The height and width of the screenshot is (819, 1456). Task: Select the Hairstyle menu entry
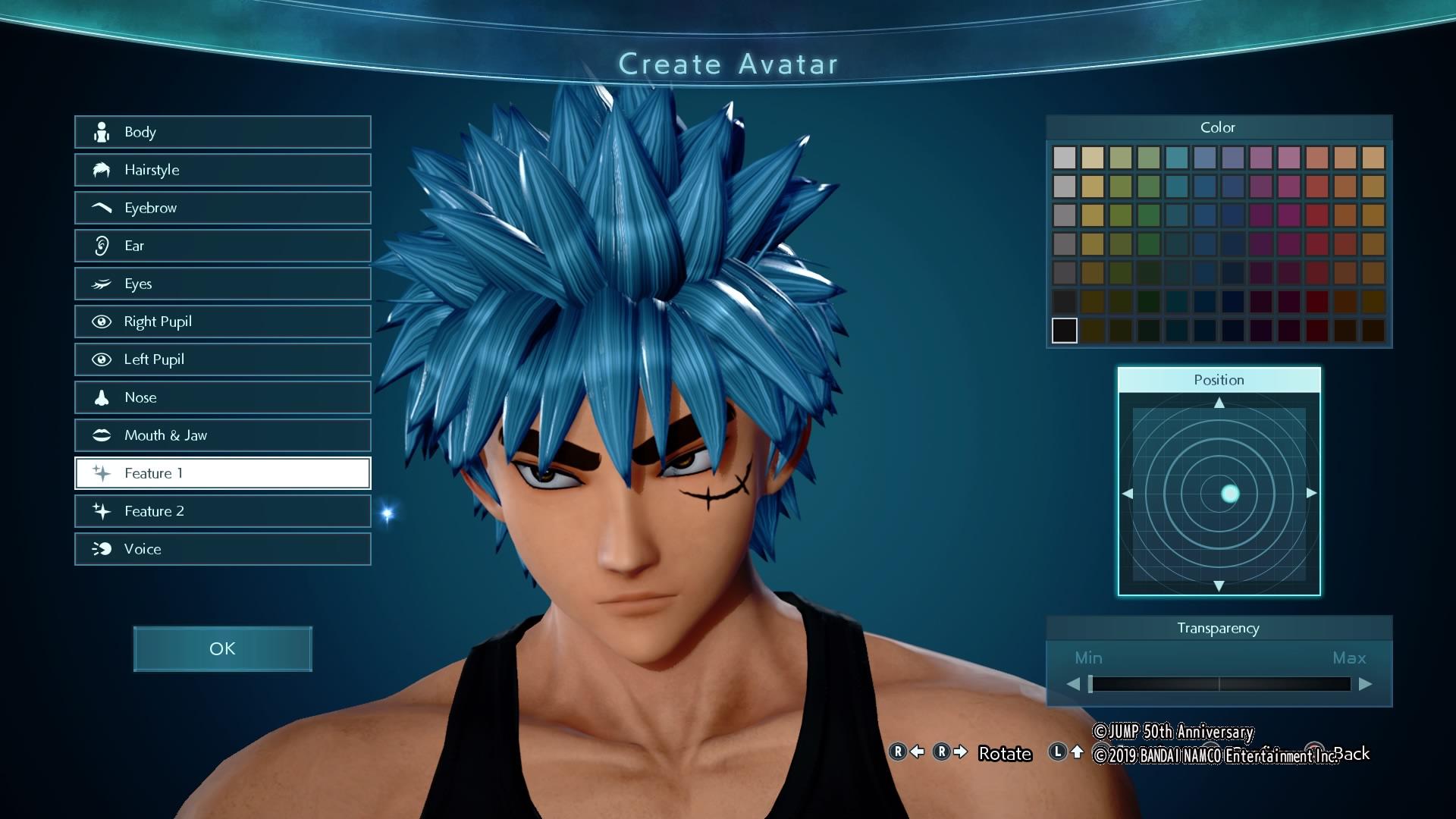click(222, 170)
